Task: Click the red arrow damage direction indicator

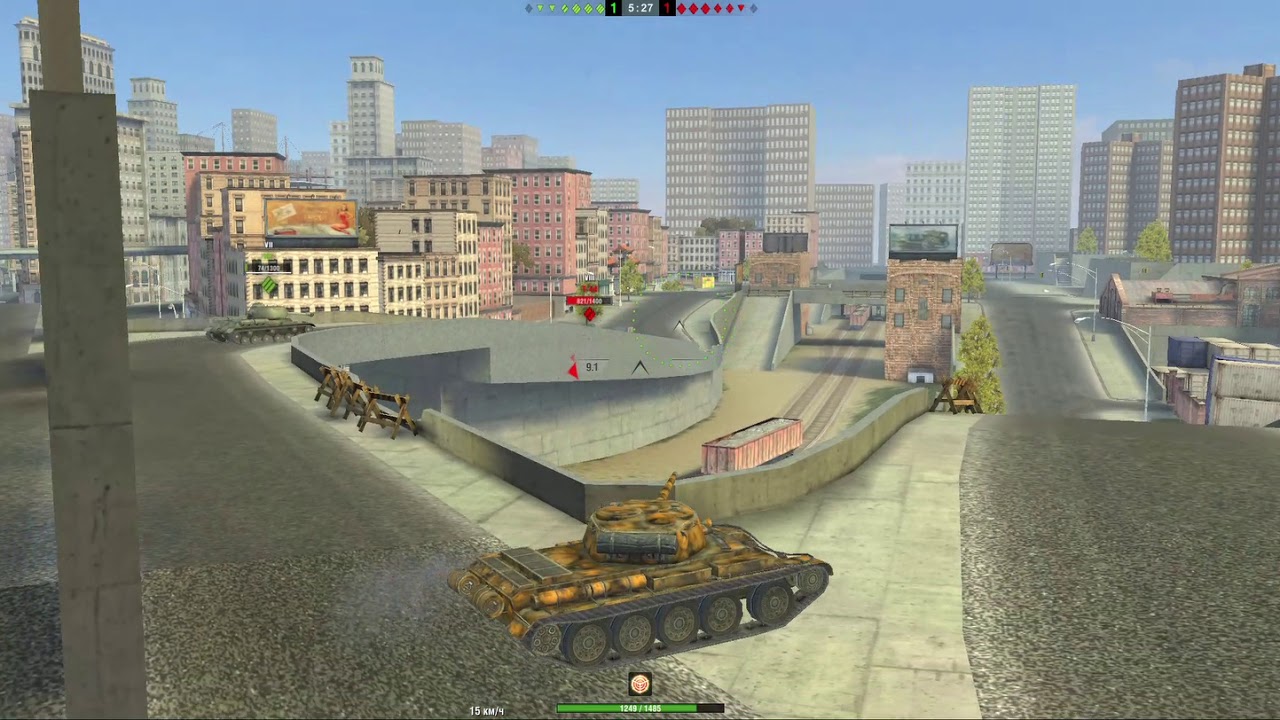Action: (574, 369)
